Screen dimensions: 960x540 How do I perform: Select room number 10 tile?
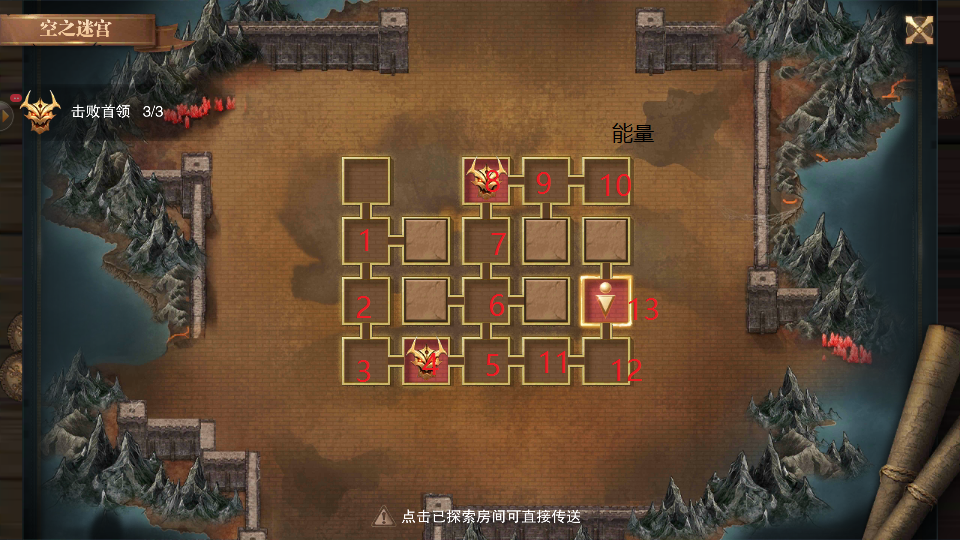(607, 181)
